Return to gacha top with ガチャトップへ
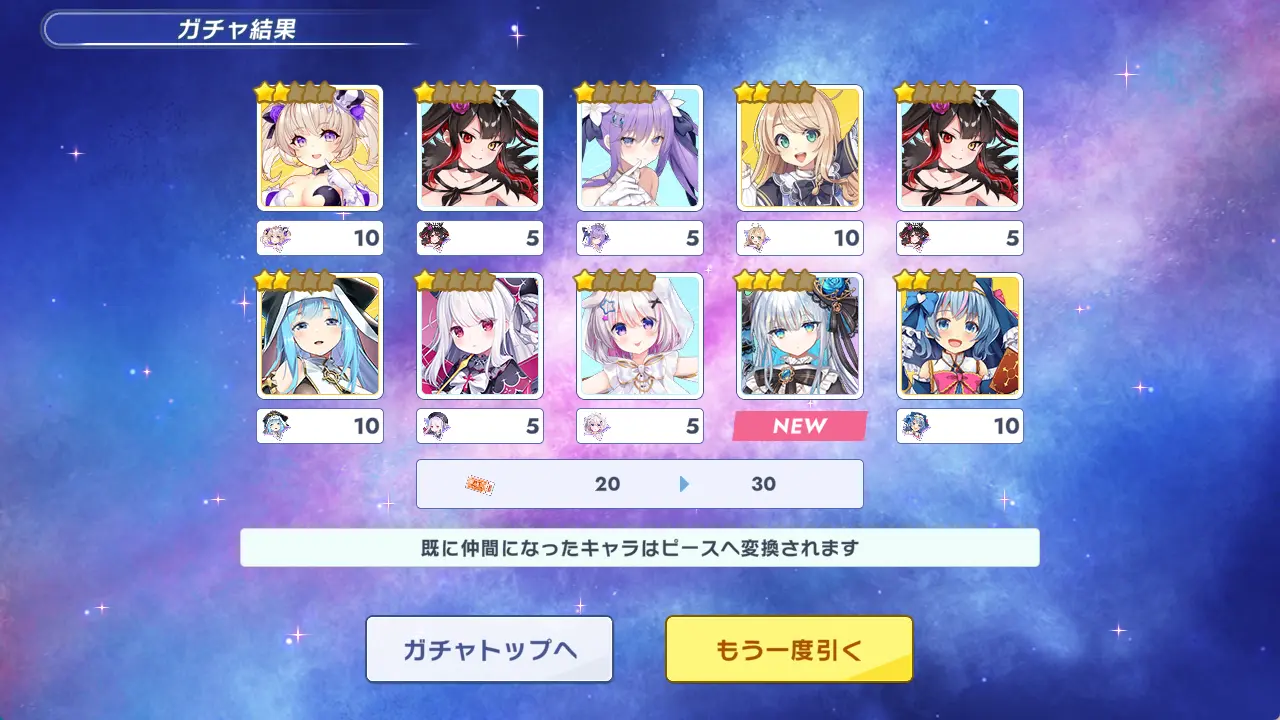Screen dimensions: 1280x720 pyautogui.click(x=489, y=649)
